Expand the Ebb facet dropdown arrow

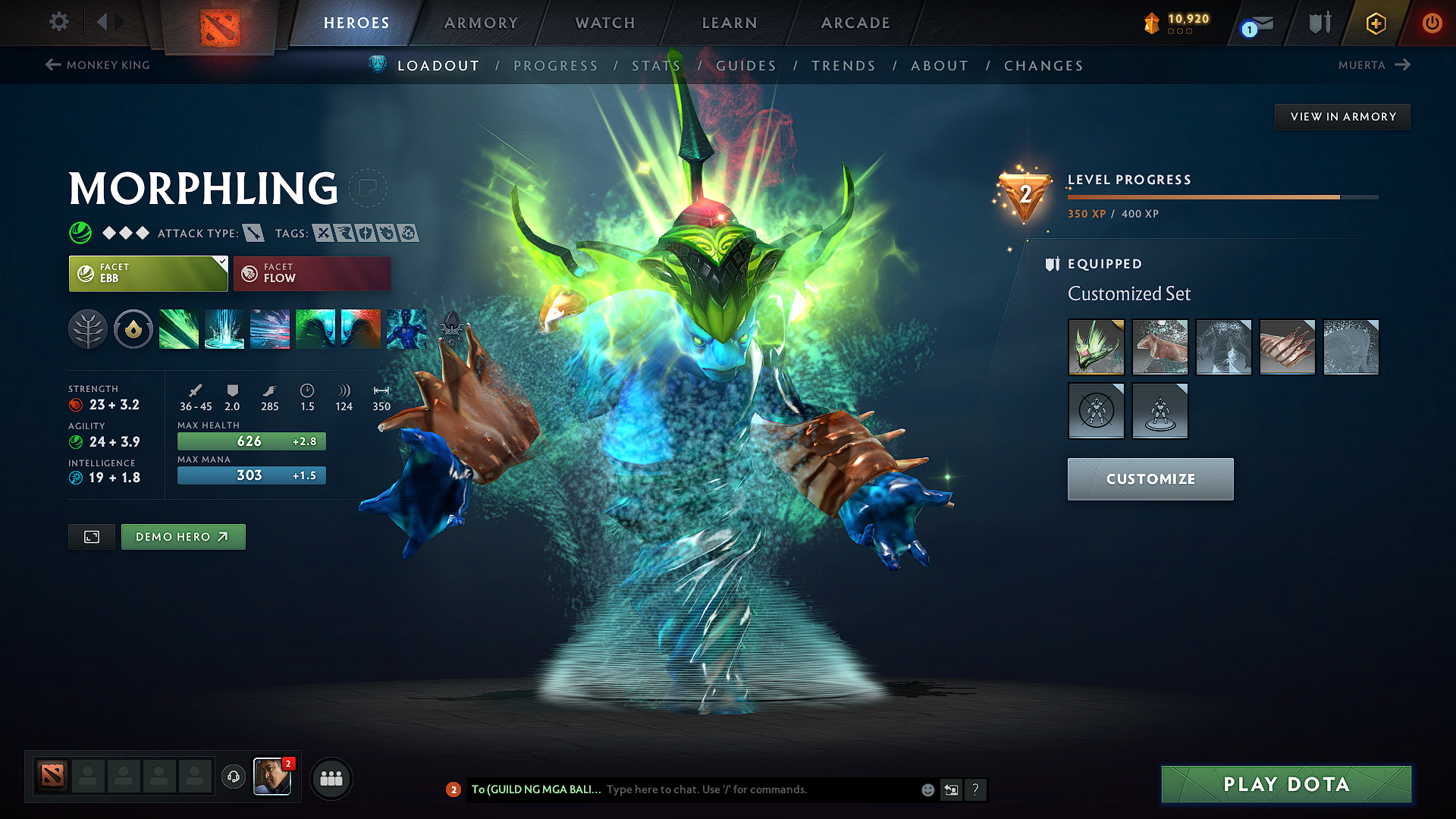pyautogui.click(x=221, y=262)
